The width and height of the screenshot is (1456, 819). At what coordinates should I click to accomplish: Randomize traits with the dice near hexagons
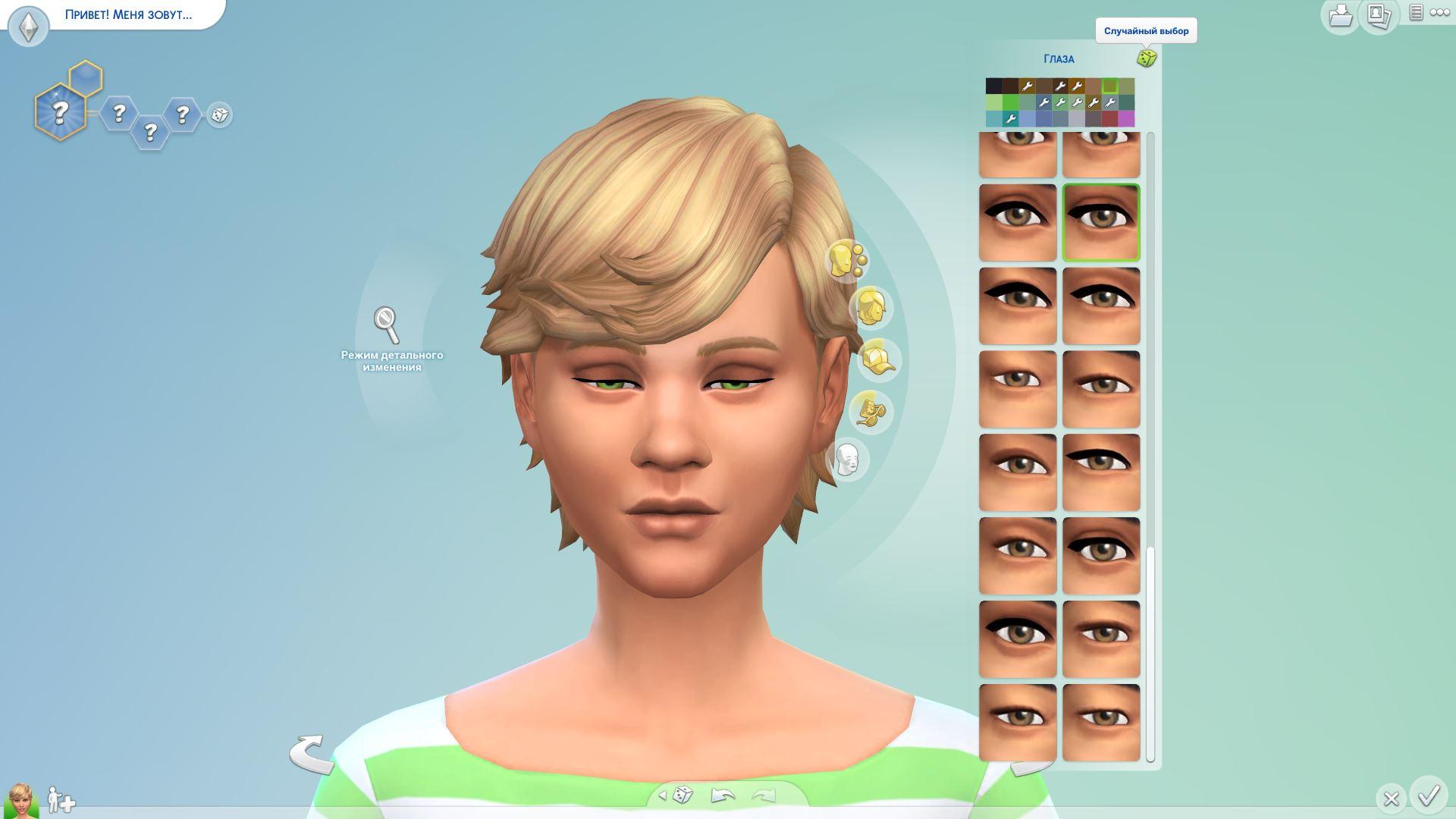(219, 115)
